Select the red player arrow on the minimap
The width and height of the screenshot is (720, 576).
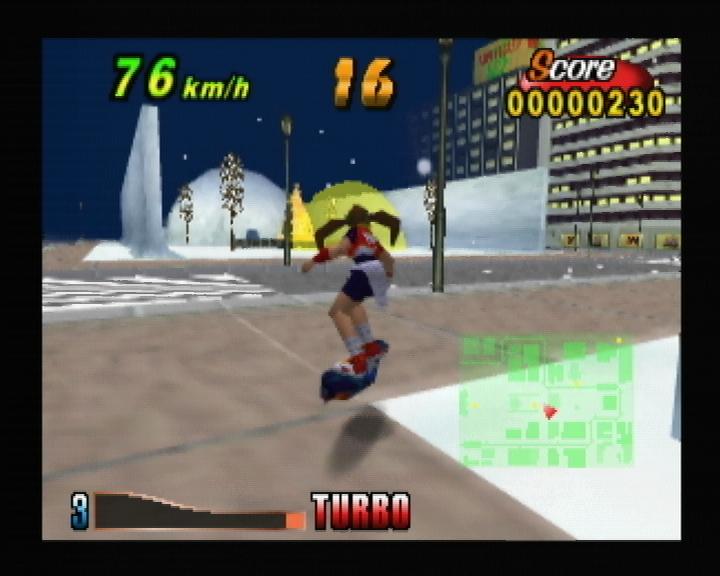click(x=549, y=411)
